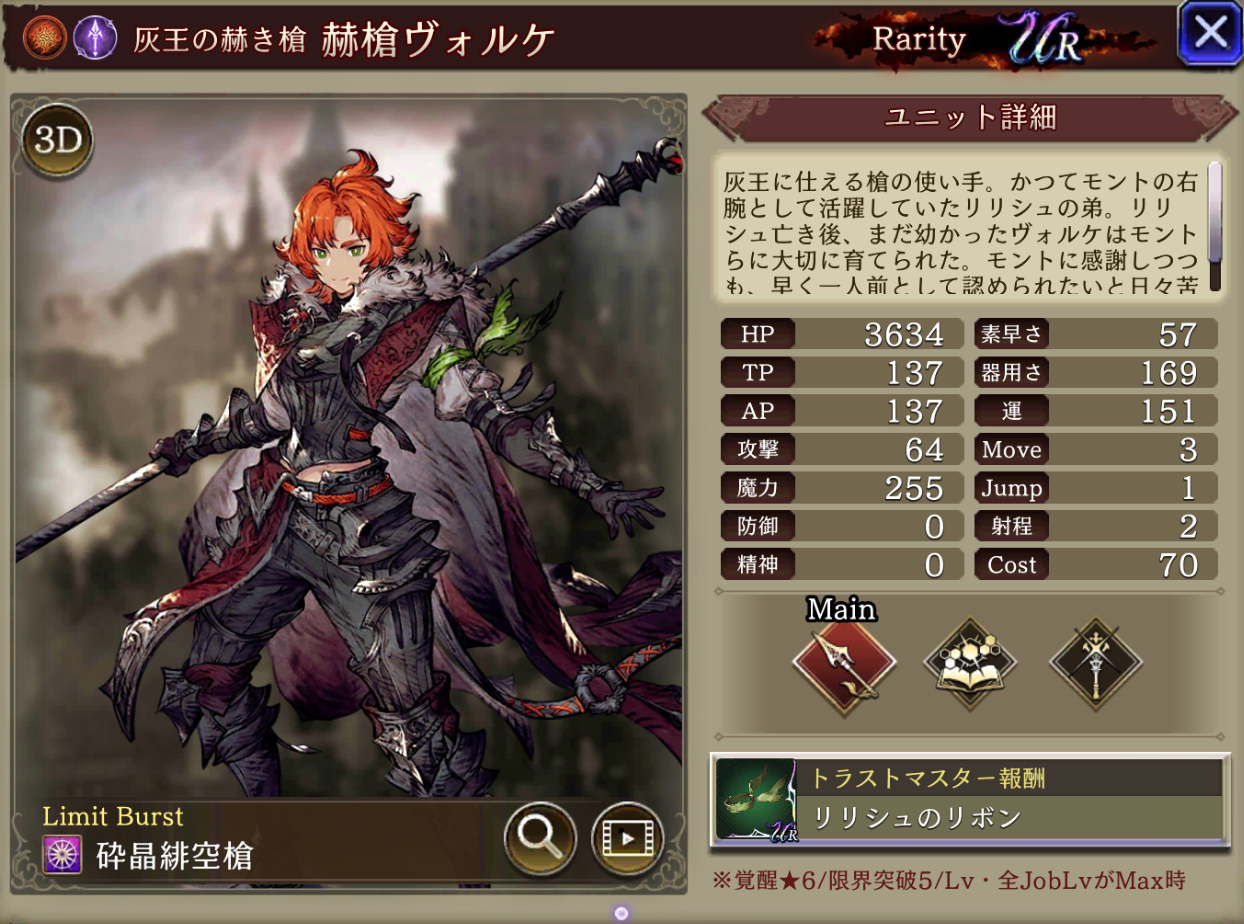Play the Limit Burst video preview
The width and height of the screenshot is (1244, 924).
[x=628, y=839]
